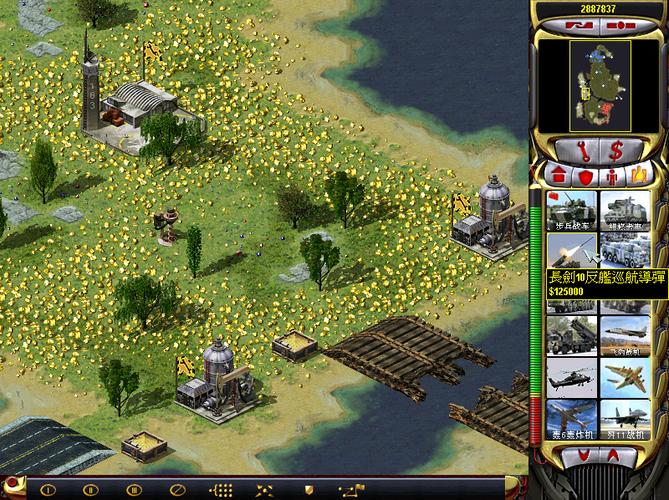Queue the 飞豹战机 aircraft
Screen dimensions: 669x500
(x=623, y=337)
